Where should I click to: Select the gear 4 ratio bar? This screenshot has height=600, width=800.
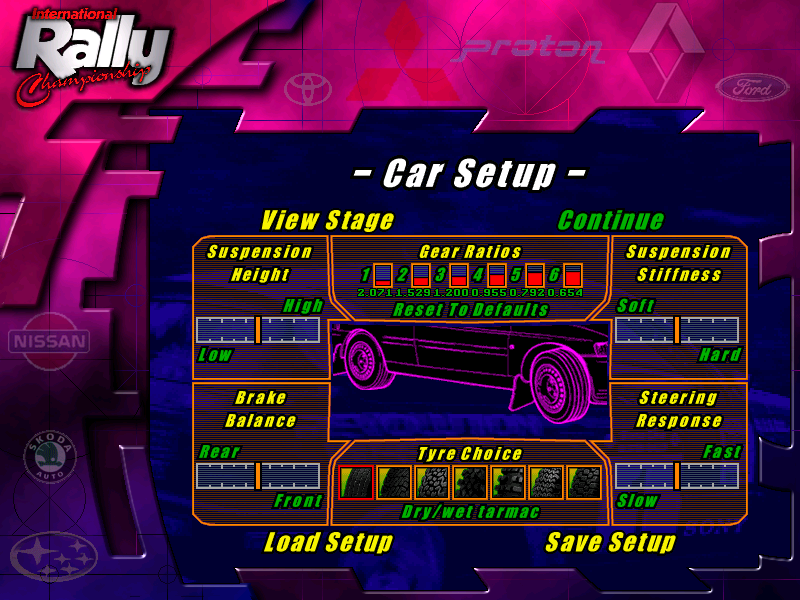pos(497,275)
